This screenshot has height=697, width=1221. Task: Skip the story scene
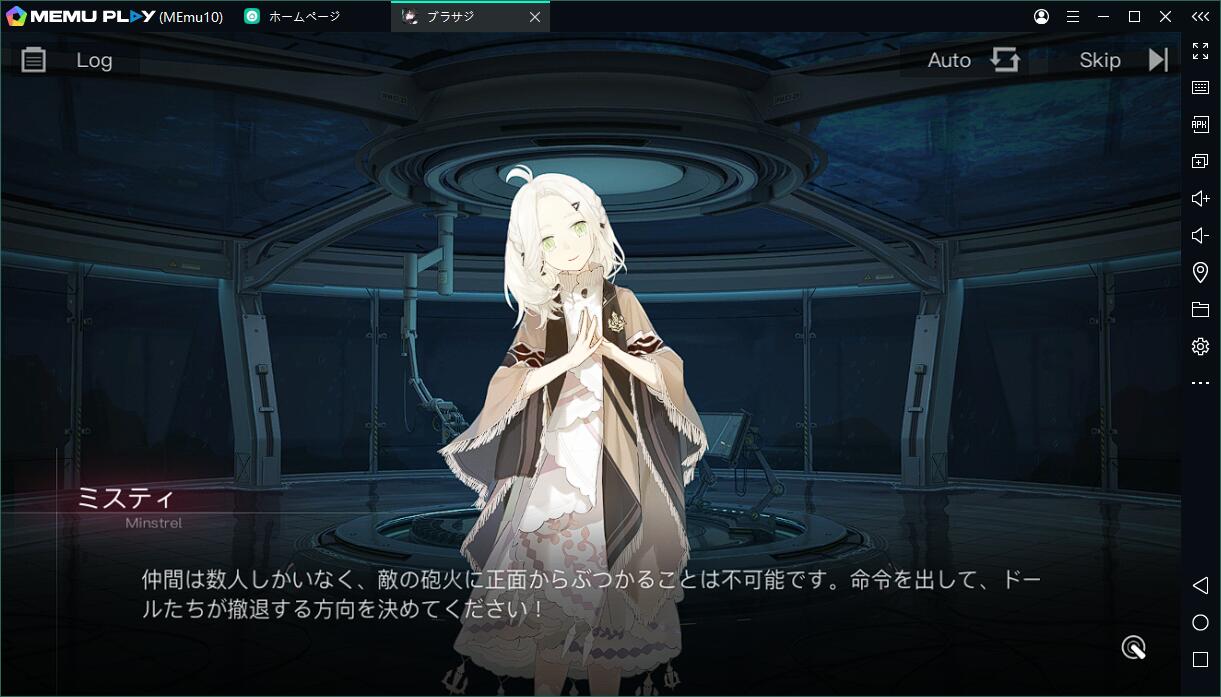1122,60
